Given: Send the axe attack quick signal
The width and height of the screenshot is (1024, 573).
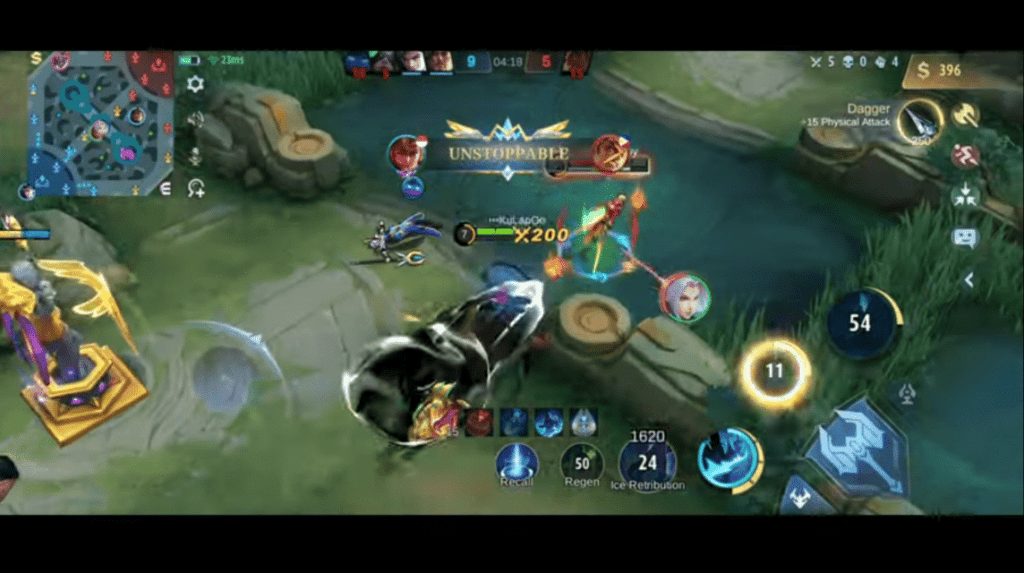Looking at the screenshot, I should 966,115.
